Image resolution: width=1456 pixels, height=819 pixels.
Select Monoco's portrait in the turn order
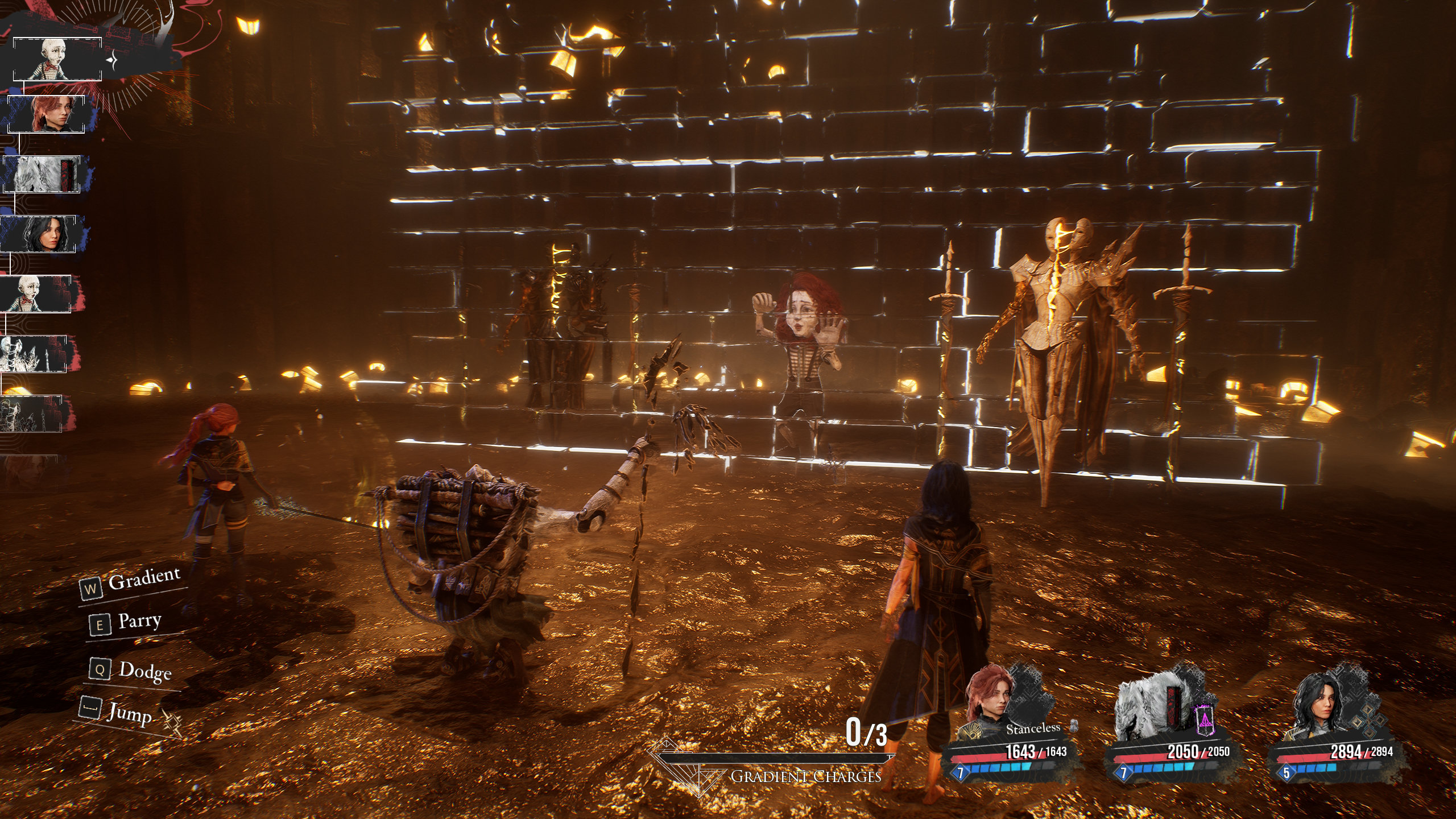[x=42, y=174]
